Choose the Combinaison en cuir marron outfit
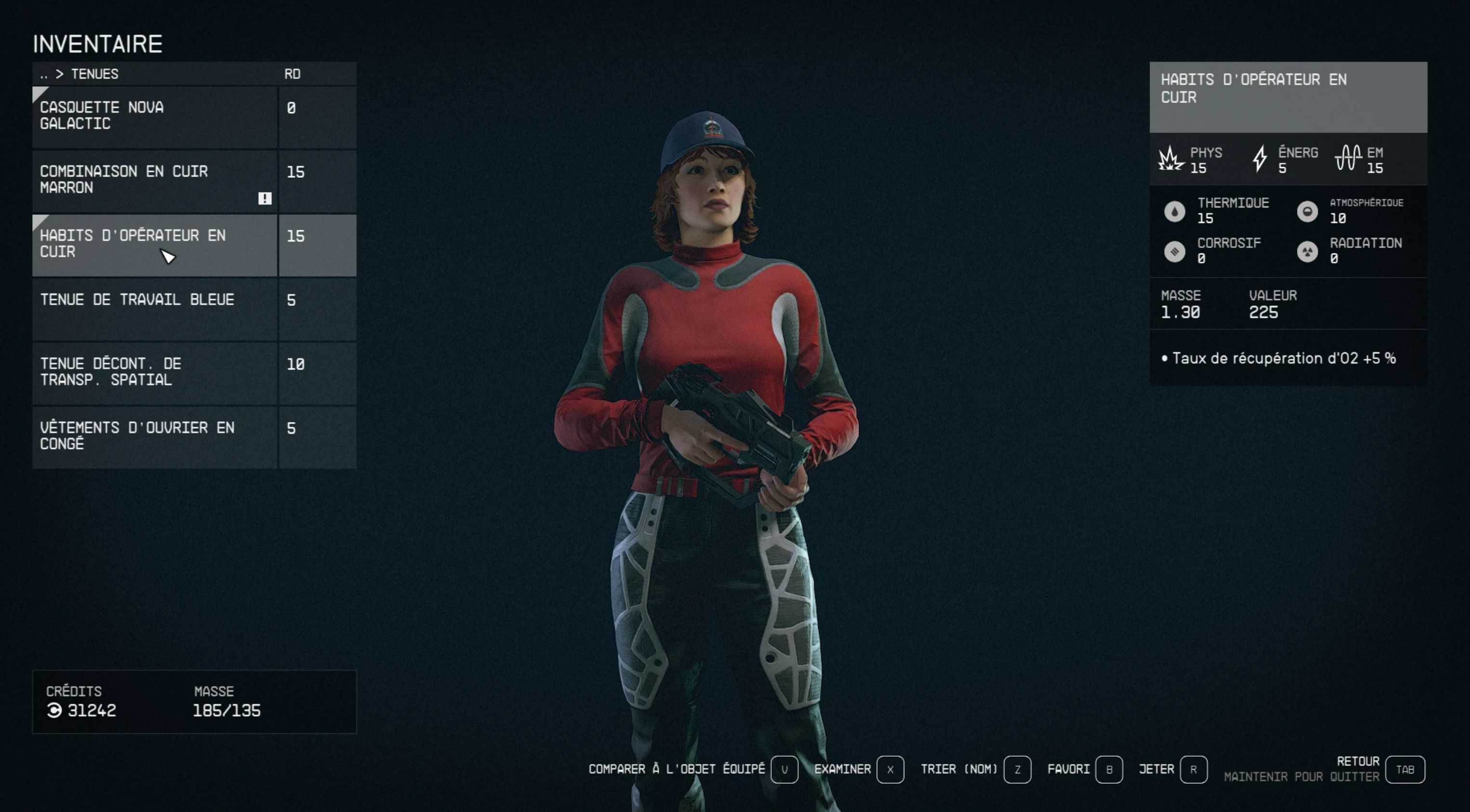Image resolution: width=1470 pixels, height=812 pixels. 154,180
